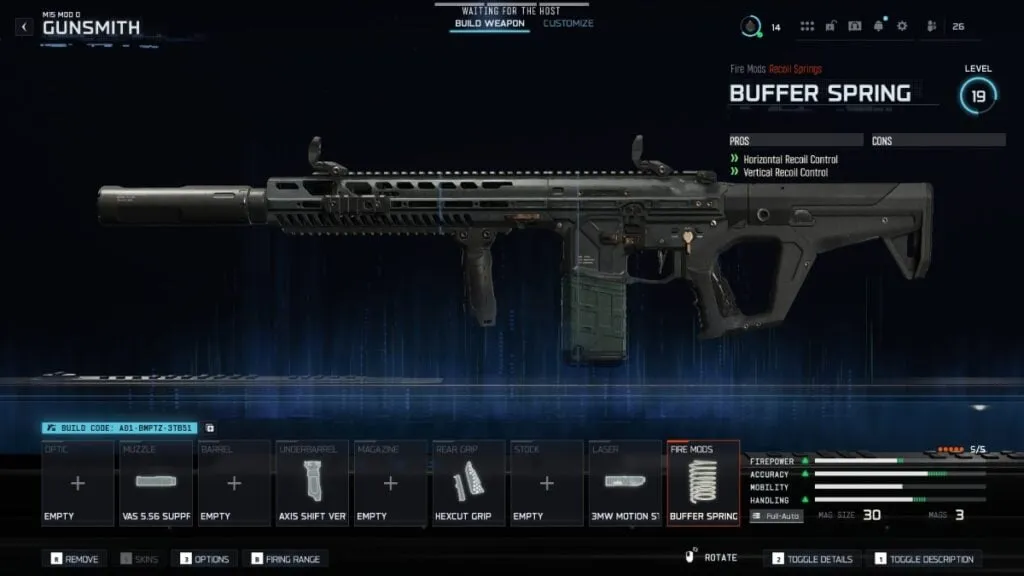Image resolution: width=1024 pixels, height=576 pixels.
Task: Open the Muzzle slot with VAS 5.56 suppressor
Action: click(x=156, y=483)
